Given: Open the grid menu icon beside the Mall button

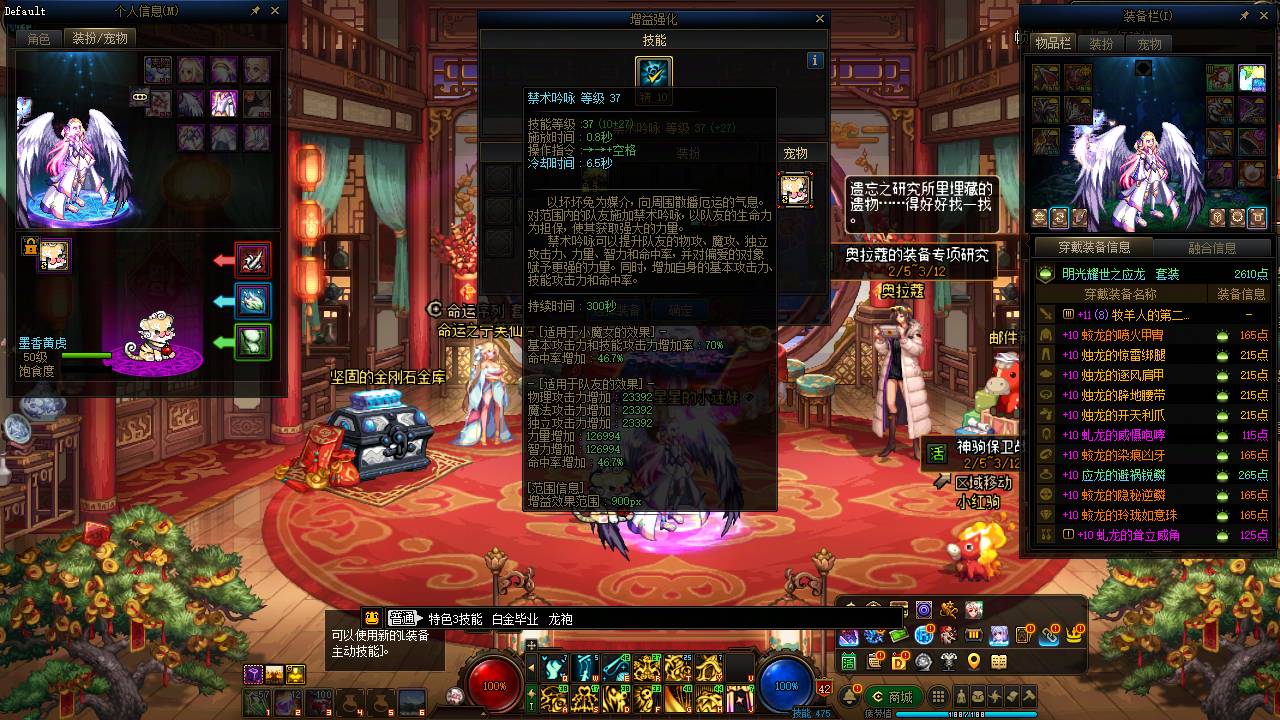Looking at the screenshot, I should (x=938, y=695).
